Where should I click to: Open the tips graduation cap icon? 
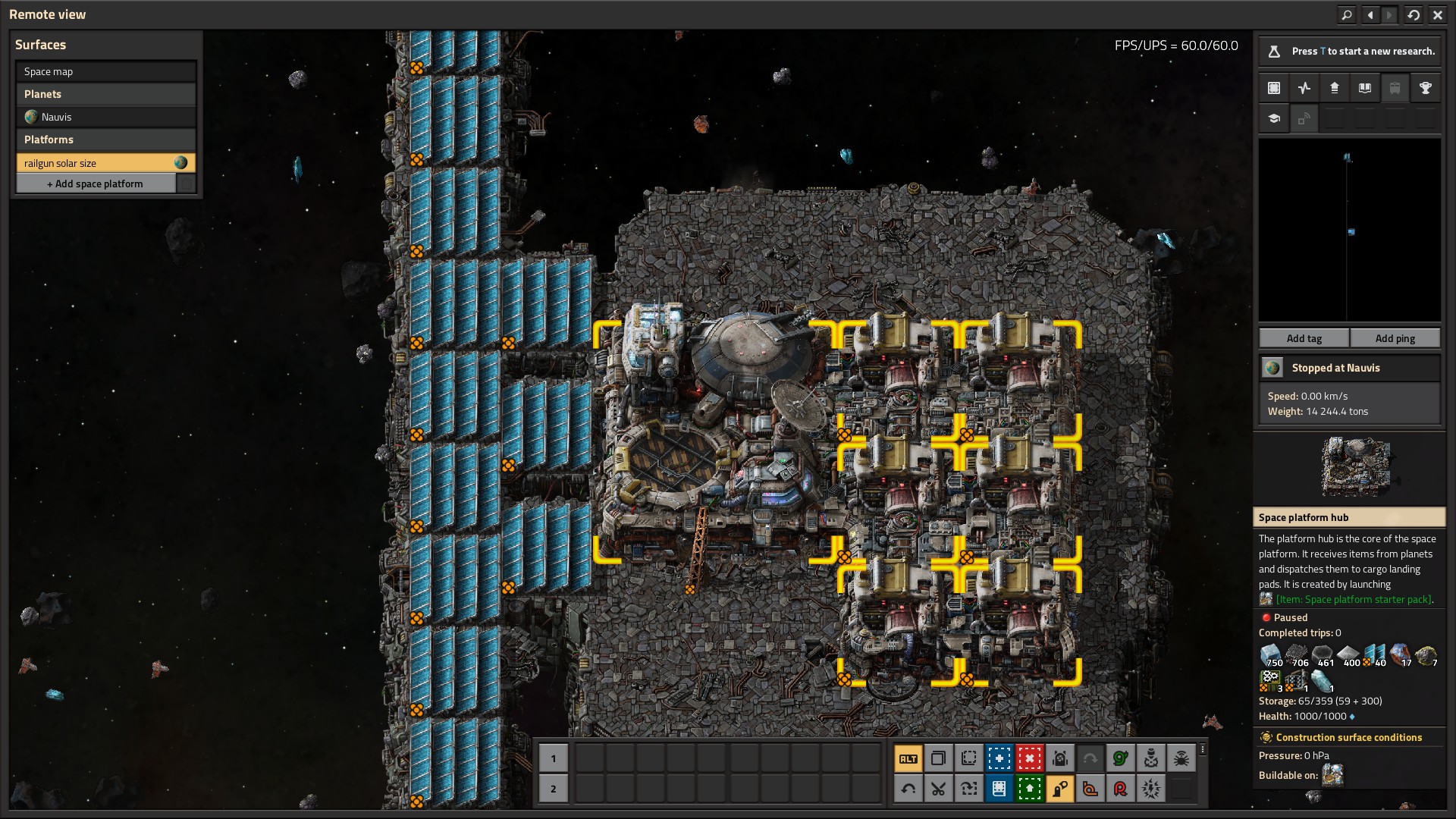(x=1274, y=118)
